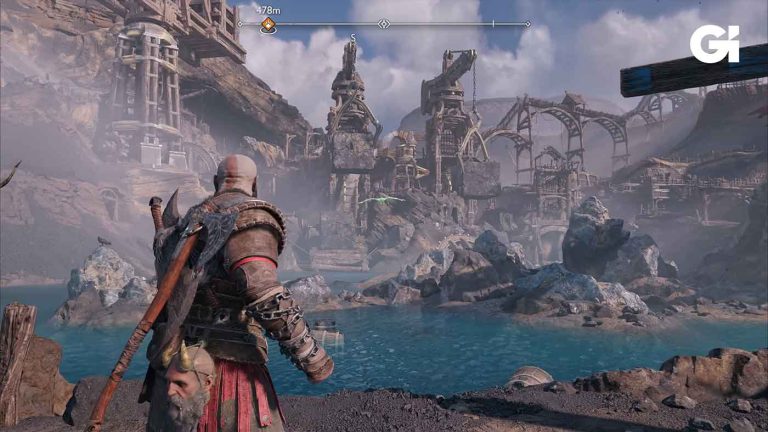
Task: Click the Game Informer logo watermark
Action: point(714,44)
